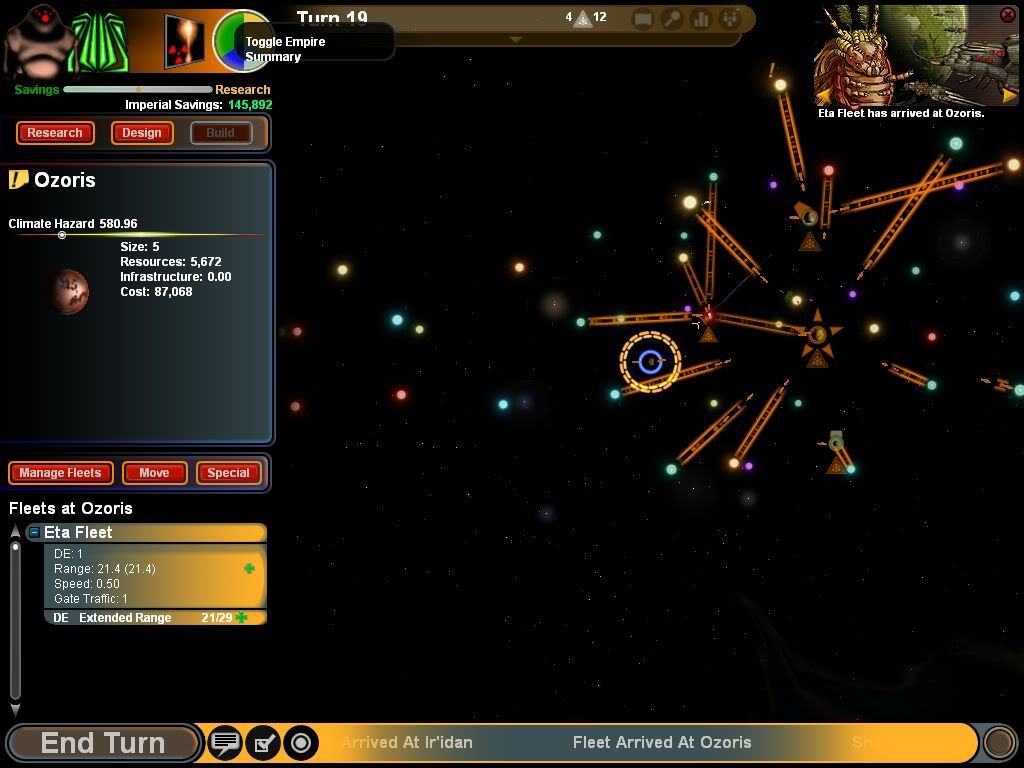This screenshot has width=1024, height=768.
Task: Click the round target icon in bottom bar
Action: [x=300, y=743]
